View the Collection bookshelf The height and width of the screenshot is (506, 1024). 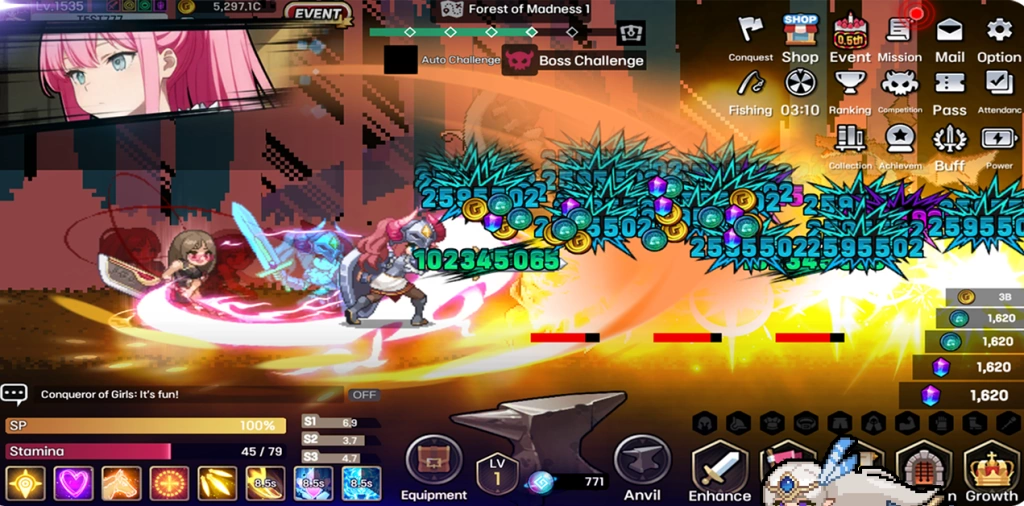[x=850, y=146]
